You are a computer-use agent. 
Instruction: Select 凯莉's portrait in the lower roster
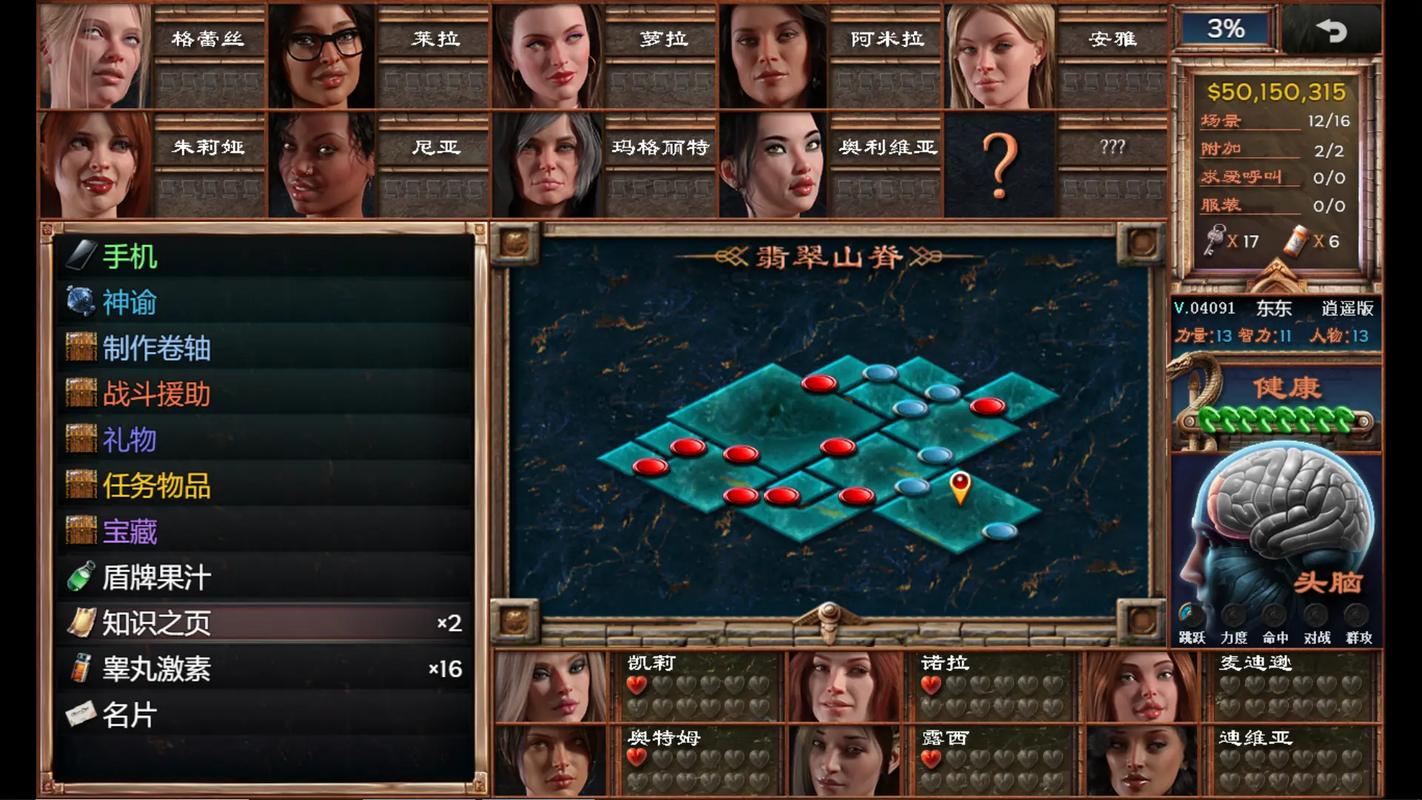tap(551, 686)
